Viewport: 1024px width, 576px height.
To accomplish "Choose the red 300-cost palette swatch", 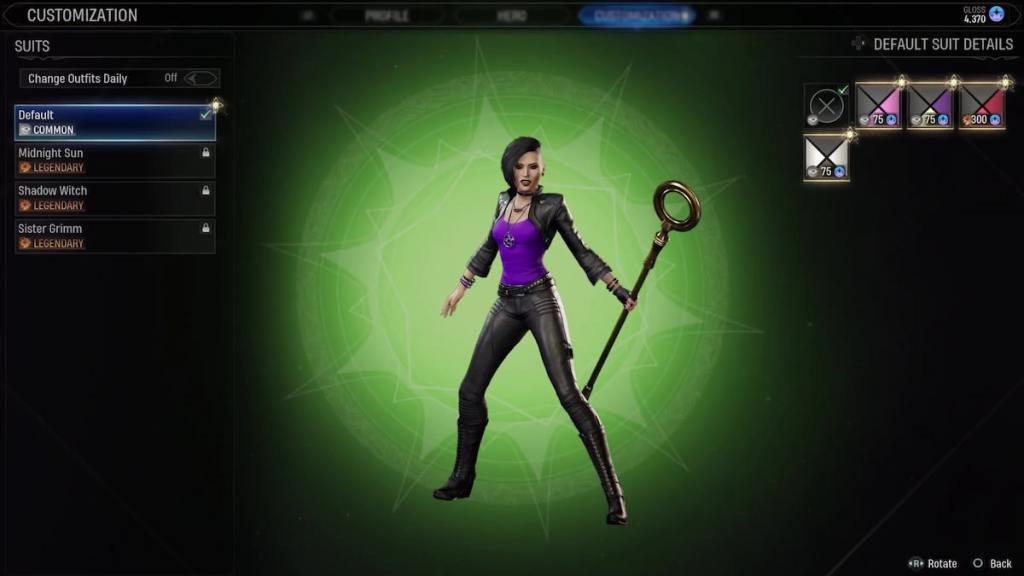I will click(x=982, y=105).
